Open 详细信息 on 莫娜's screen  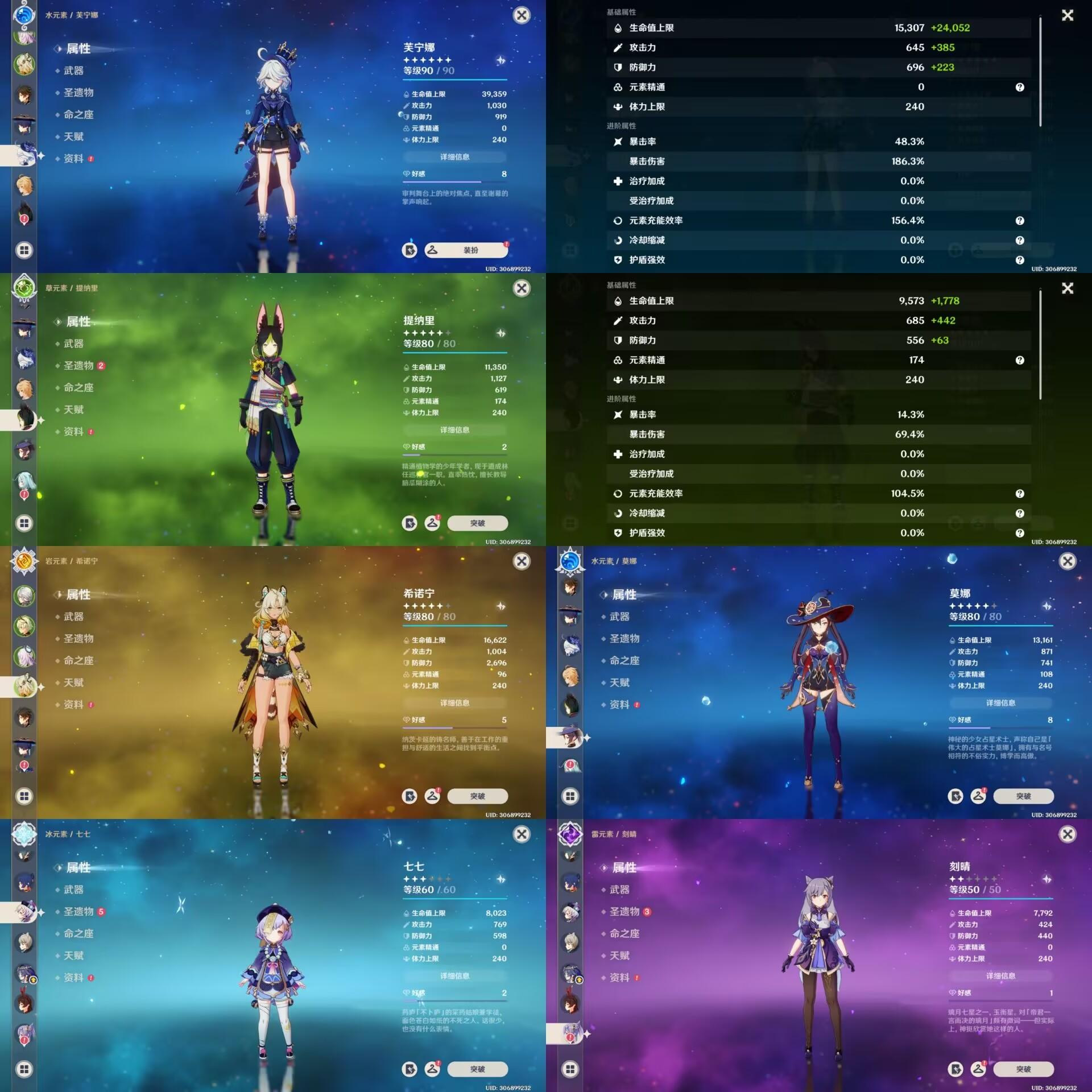pyautogui.click(x=1000, y=703)
